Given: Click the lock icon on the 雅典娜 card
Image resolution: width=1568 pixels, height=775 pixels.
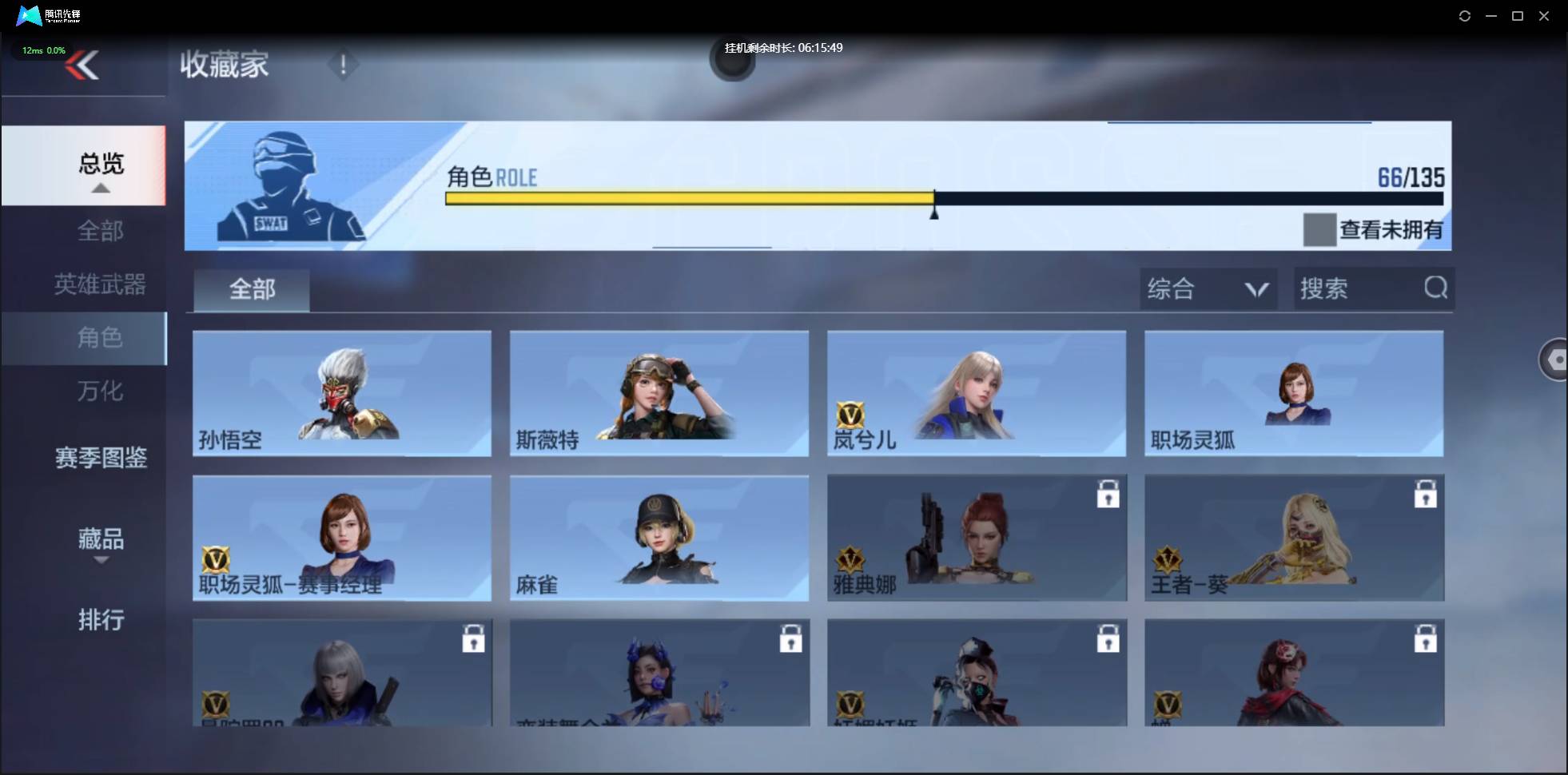Looking at the screenshot, I should [x=1109, y=494].
